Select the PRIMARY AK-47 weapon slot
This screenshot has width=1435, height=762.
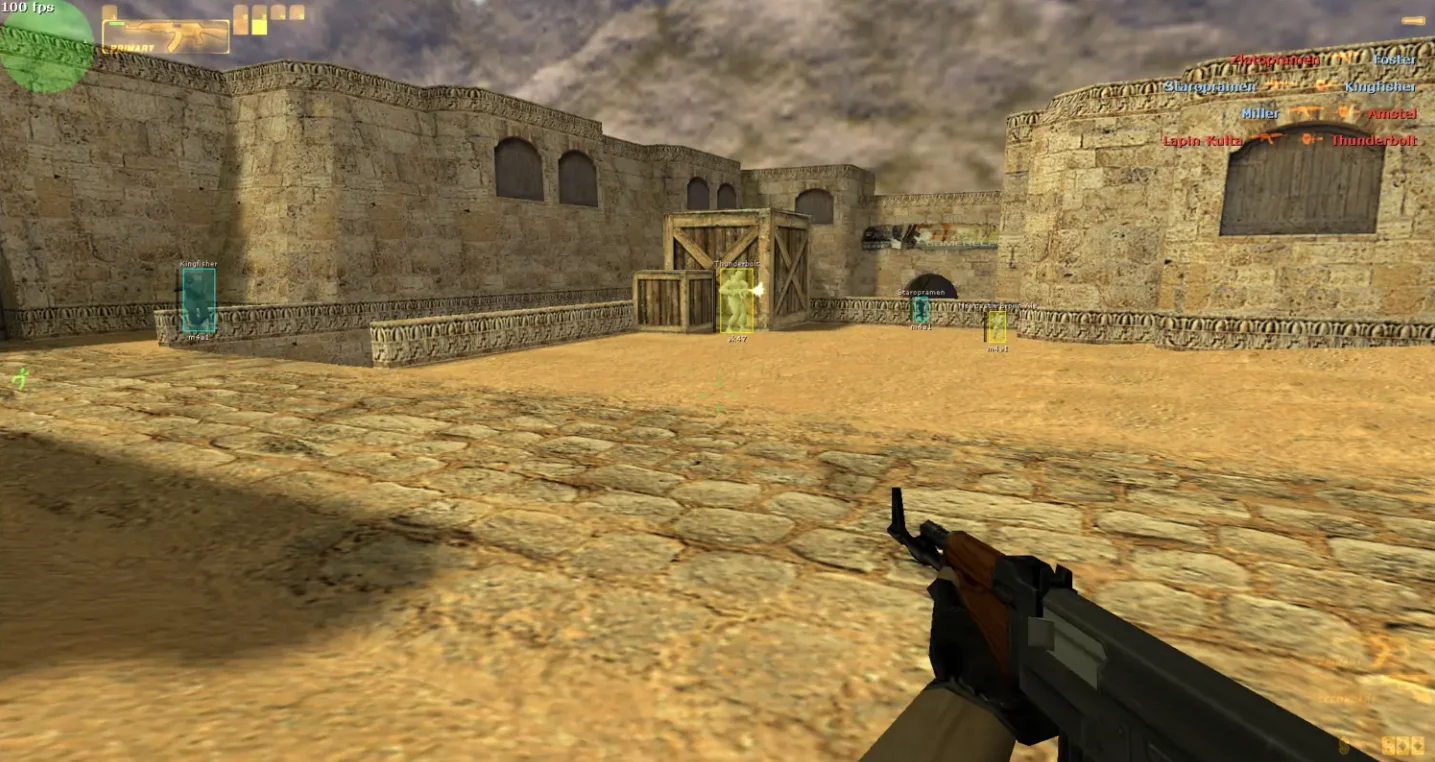coord(166,37)
